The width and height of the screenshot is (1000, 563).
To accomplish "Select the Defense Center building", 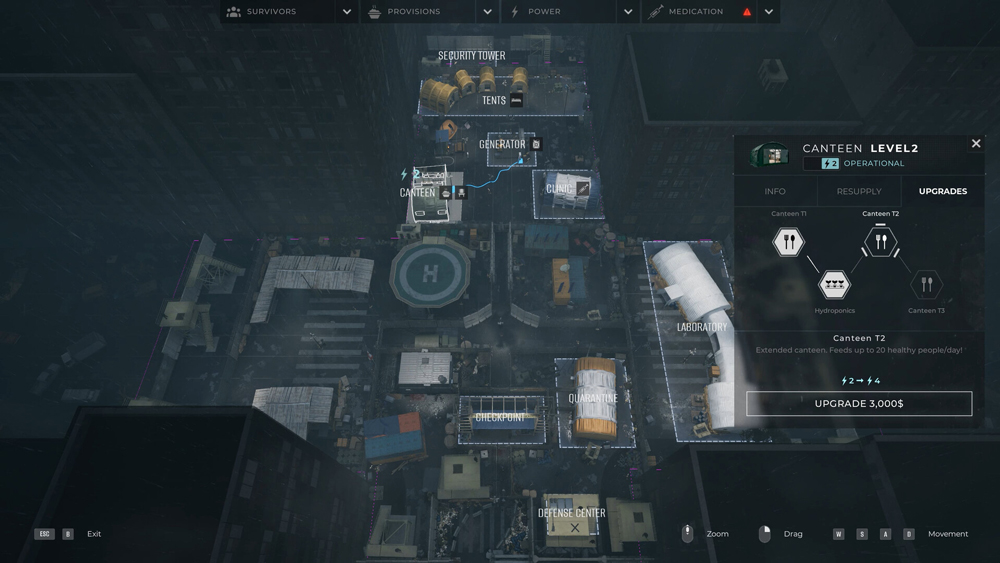I will [x=572, y=514].
